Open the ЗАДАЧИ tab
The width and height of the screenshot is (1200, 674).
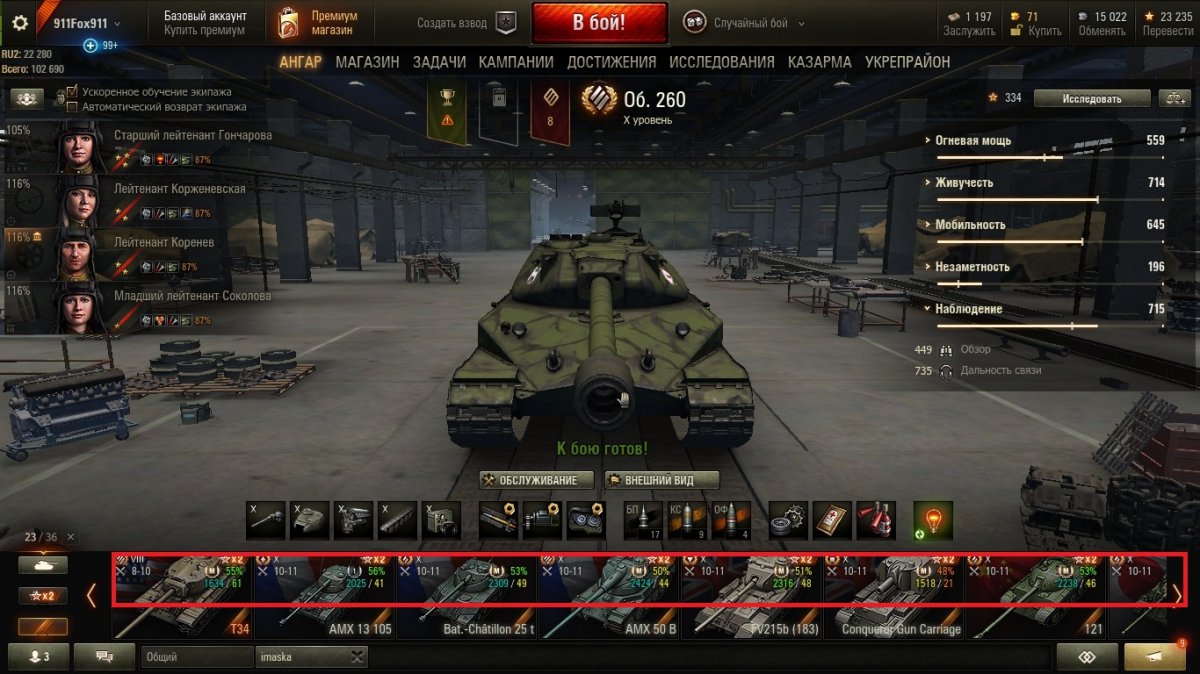point(439,62)
